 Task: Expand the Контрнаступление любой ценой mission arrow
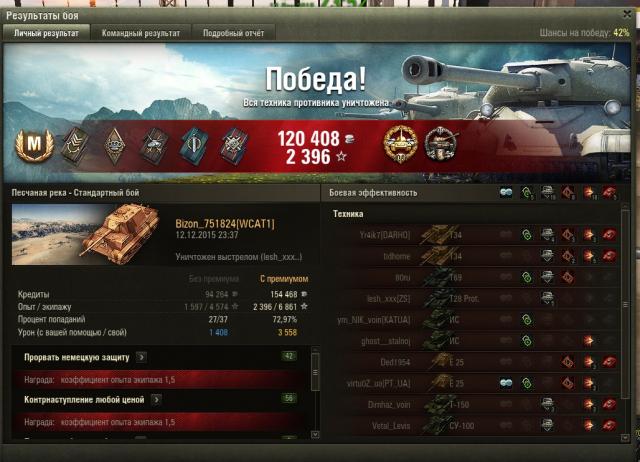(x=156, y=399)
